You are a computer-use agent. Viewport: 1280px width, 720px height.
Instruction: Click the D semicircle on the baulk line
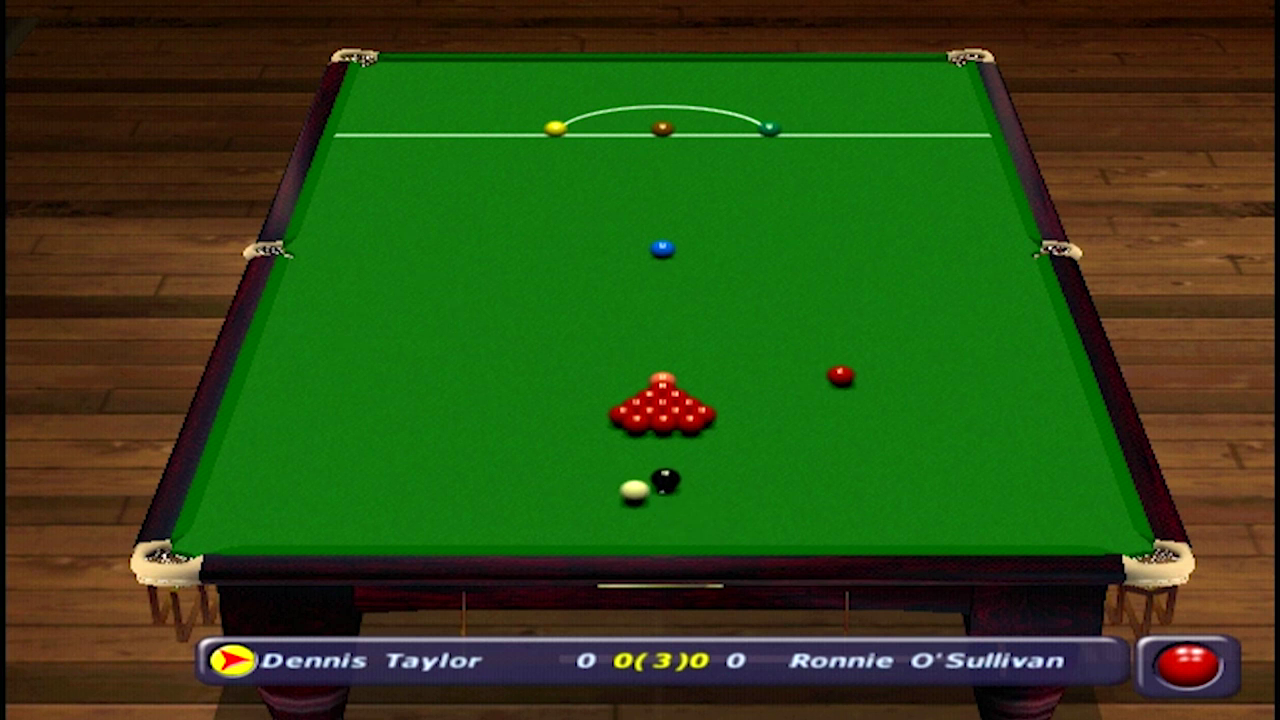[660, 105]
